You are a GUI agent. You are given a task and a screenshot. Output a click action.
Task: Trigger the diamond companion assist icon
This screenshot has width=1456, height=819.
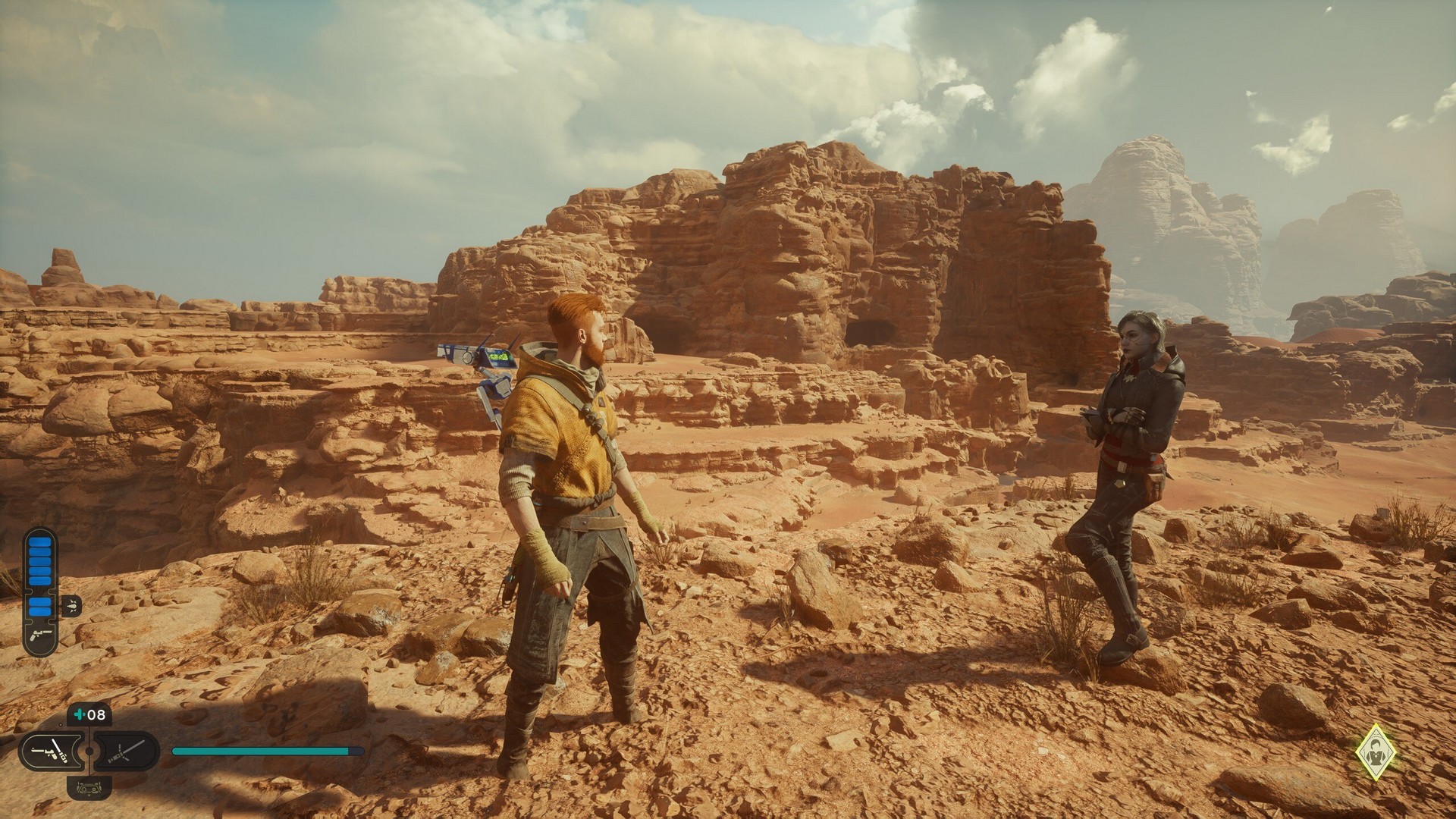point(1376,753)
